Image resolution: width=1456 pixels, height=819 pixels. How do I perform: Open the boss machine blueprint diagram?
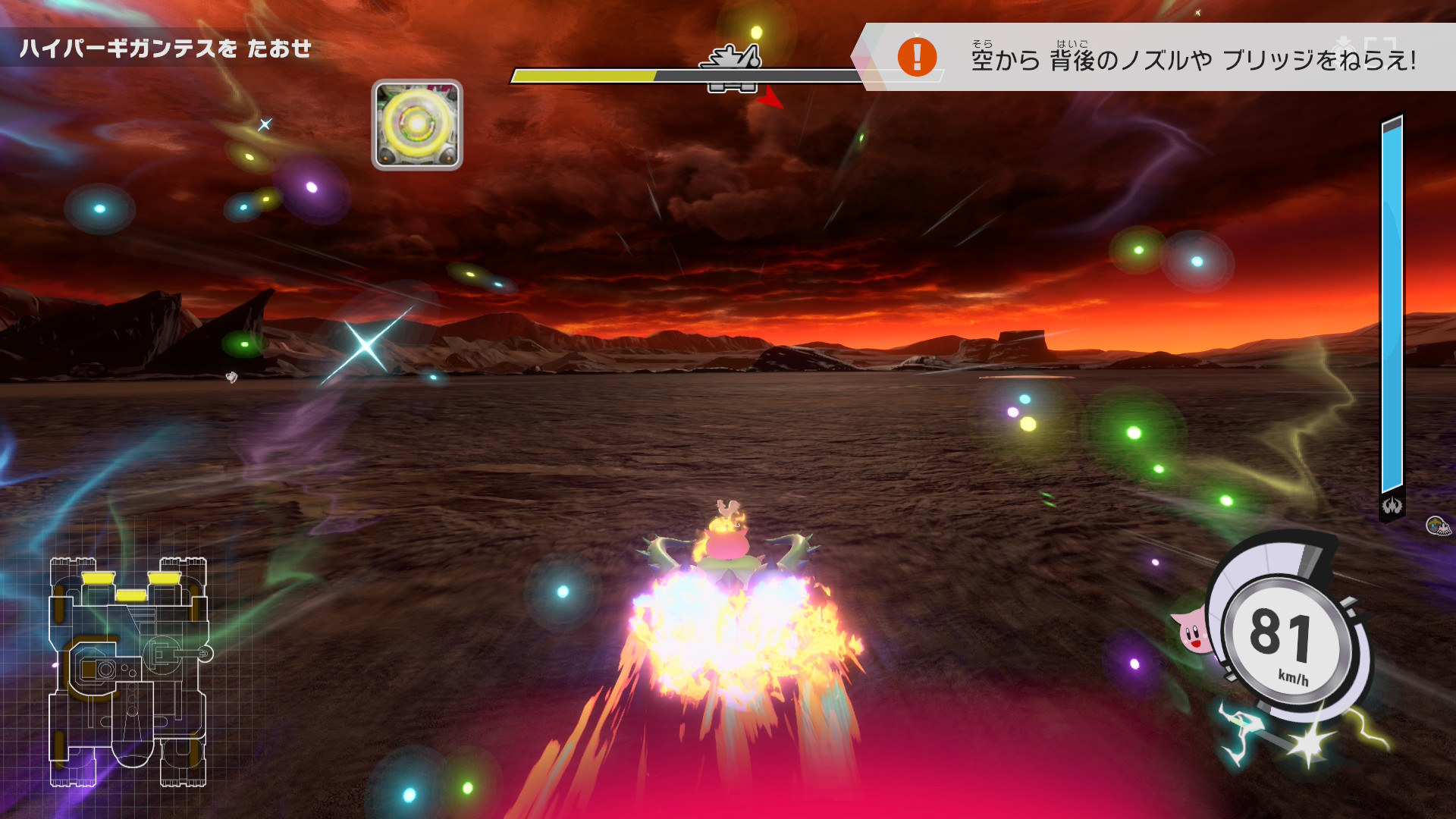coord(129,672)
